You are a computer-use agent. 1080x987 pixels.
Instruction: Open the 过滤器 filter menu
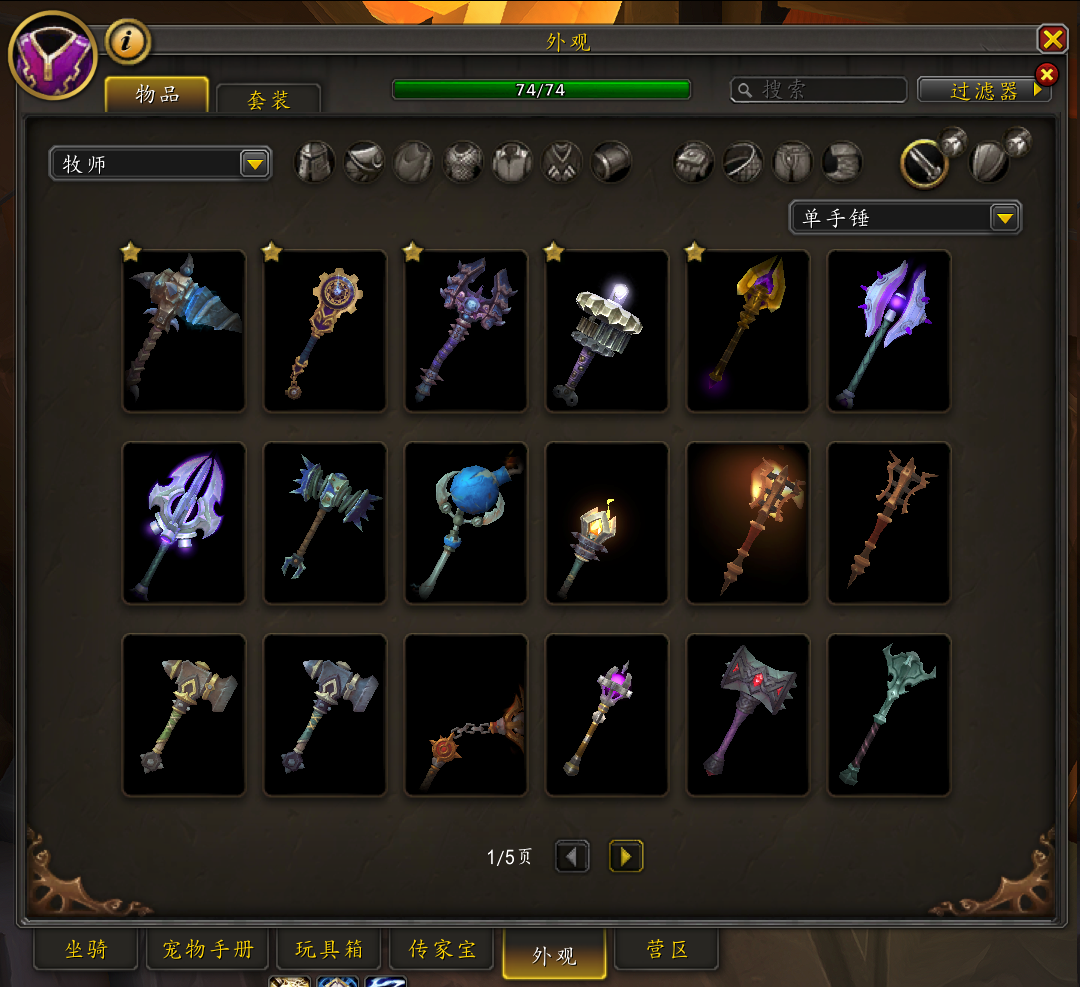pyautogui.click(x=984, y=91)
